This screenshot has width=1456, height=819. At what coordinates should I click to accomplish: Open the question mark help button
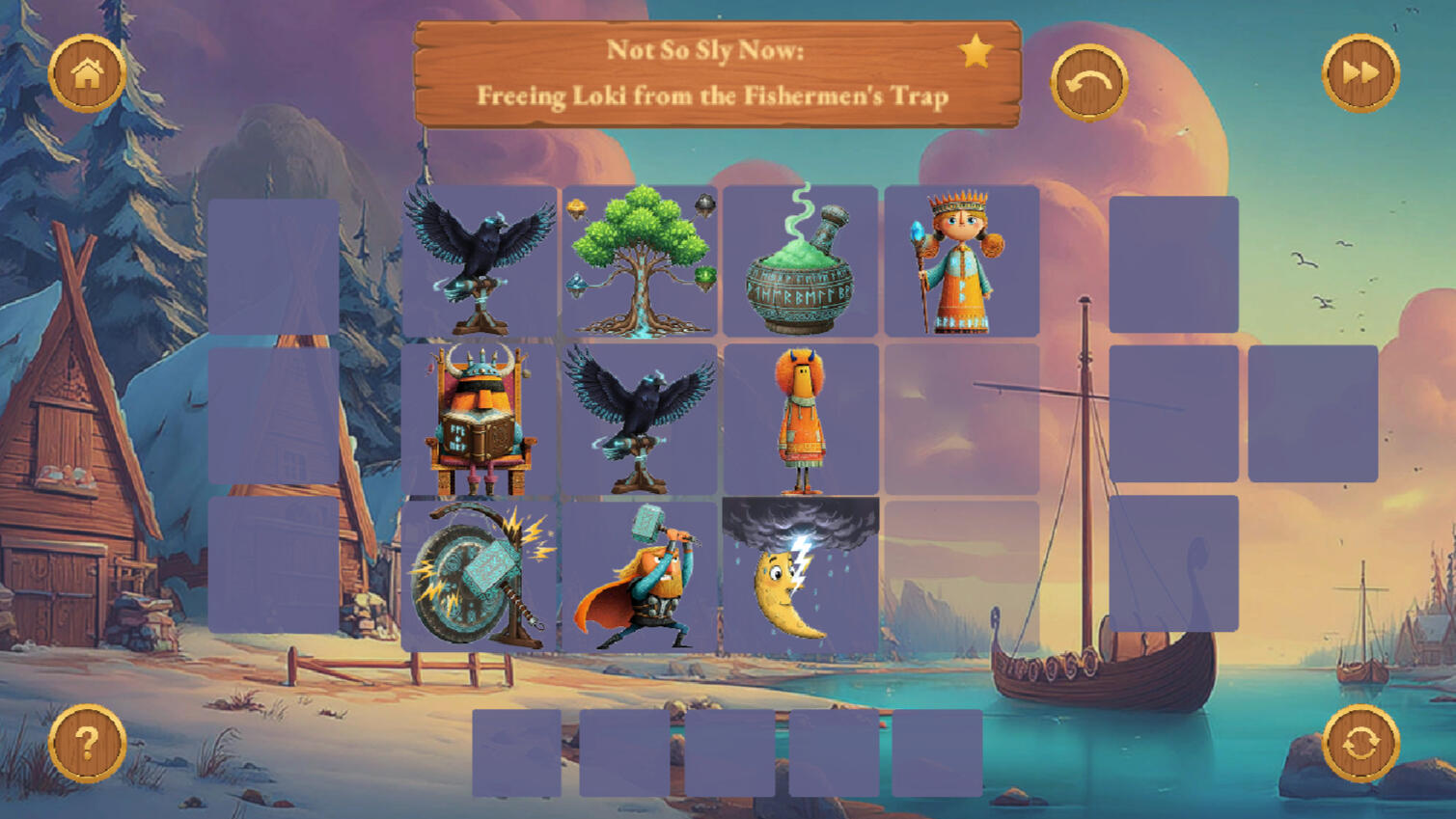(x=87, y=743)
